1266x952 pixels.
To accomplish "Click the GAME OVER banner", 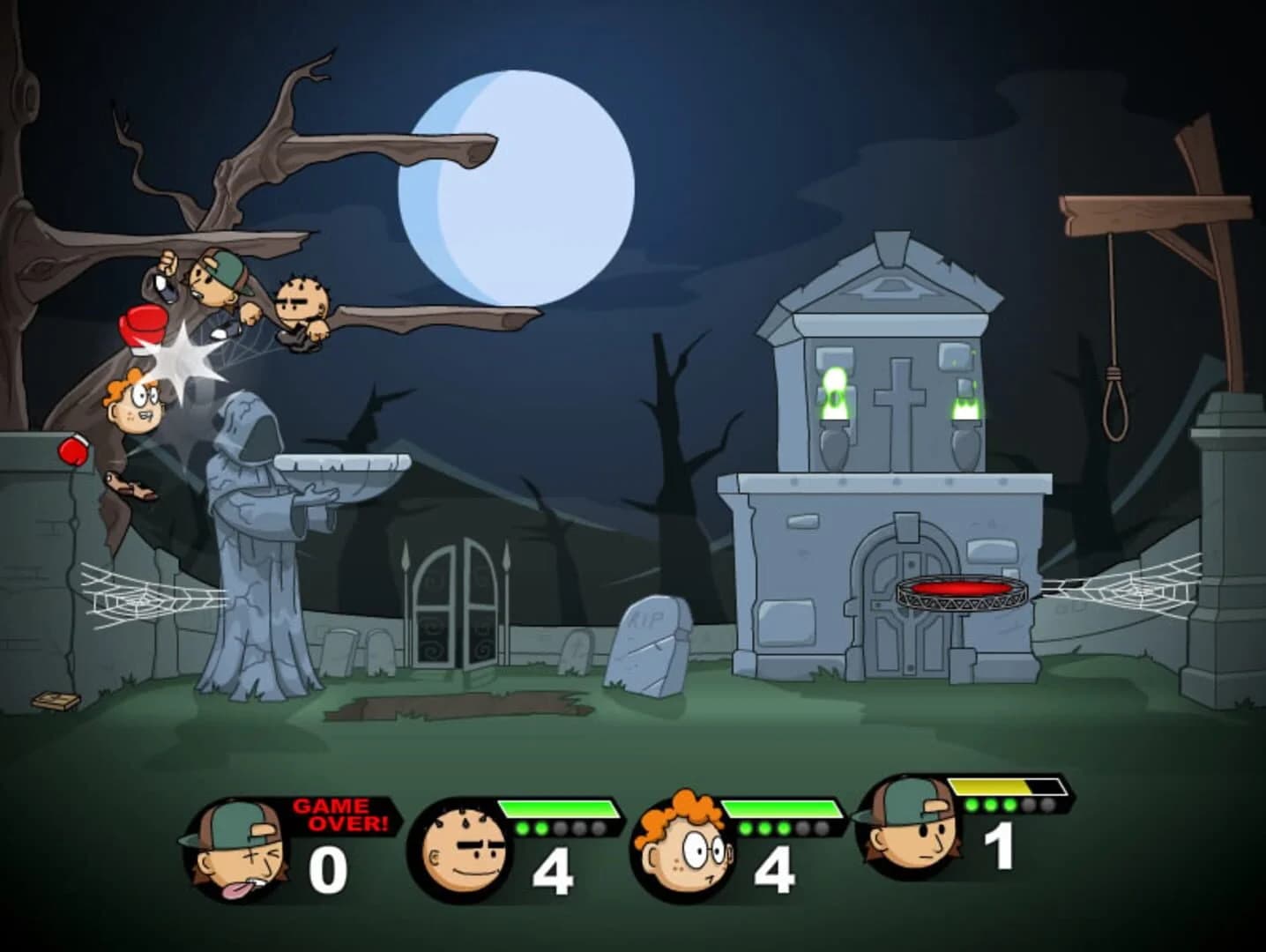I will pyautogui.click(x=339, y=811).
